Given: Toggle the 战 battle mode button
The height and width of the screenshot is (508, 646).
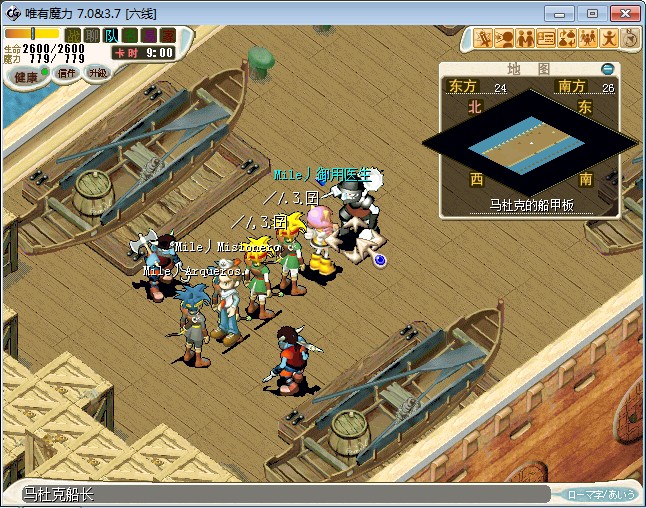Looking at the screenshot, I should pos(73,35).
